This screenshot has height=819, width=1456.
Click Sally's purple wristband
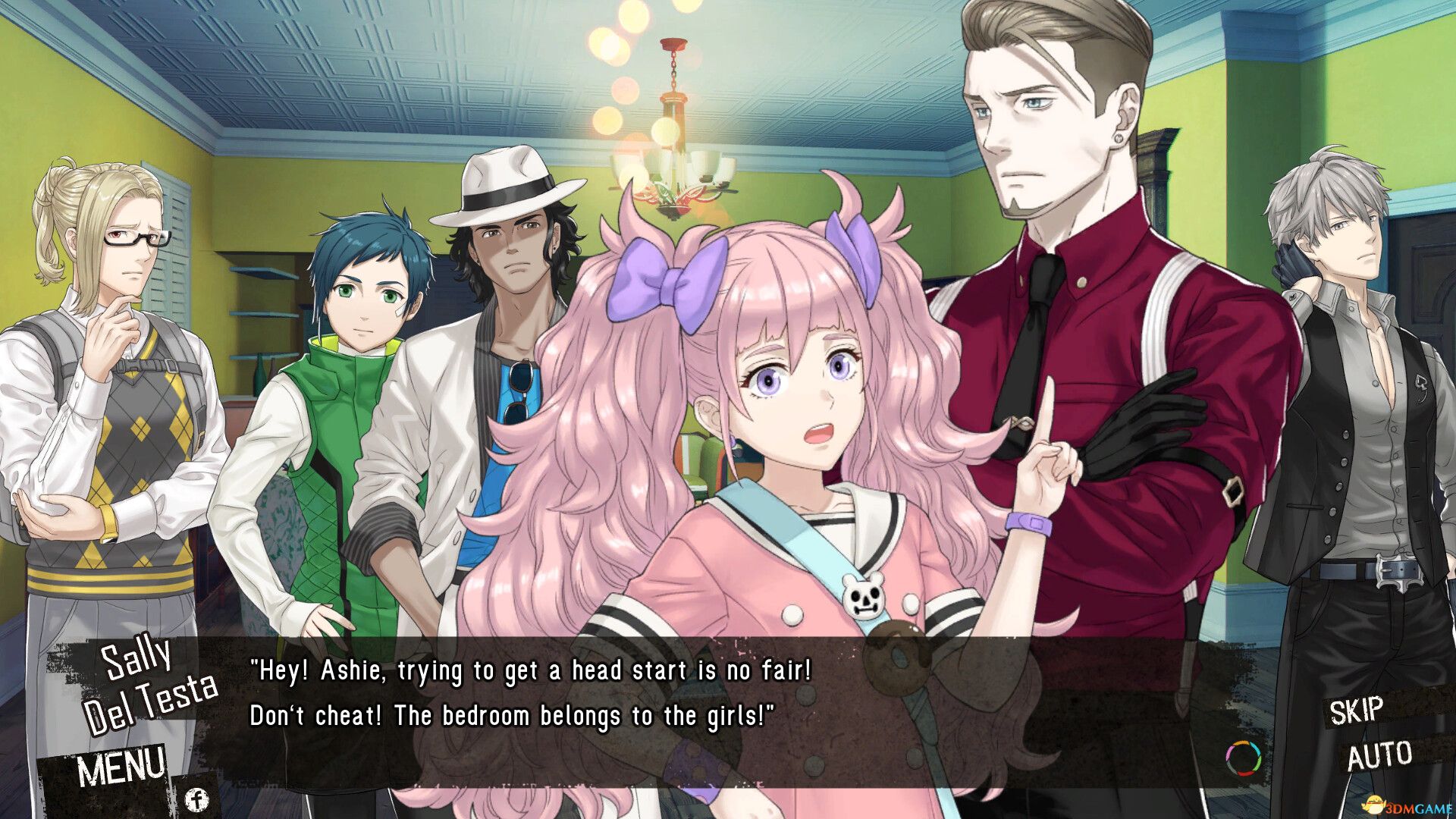[1028, 522]
